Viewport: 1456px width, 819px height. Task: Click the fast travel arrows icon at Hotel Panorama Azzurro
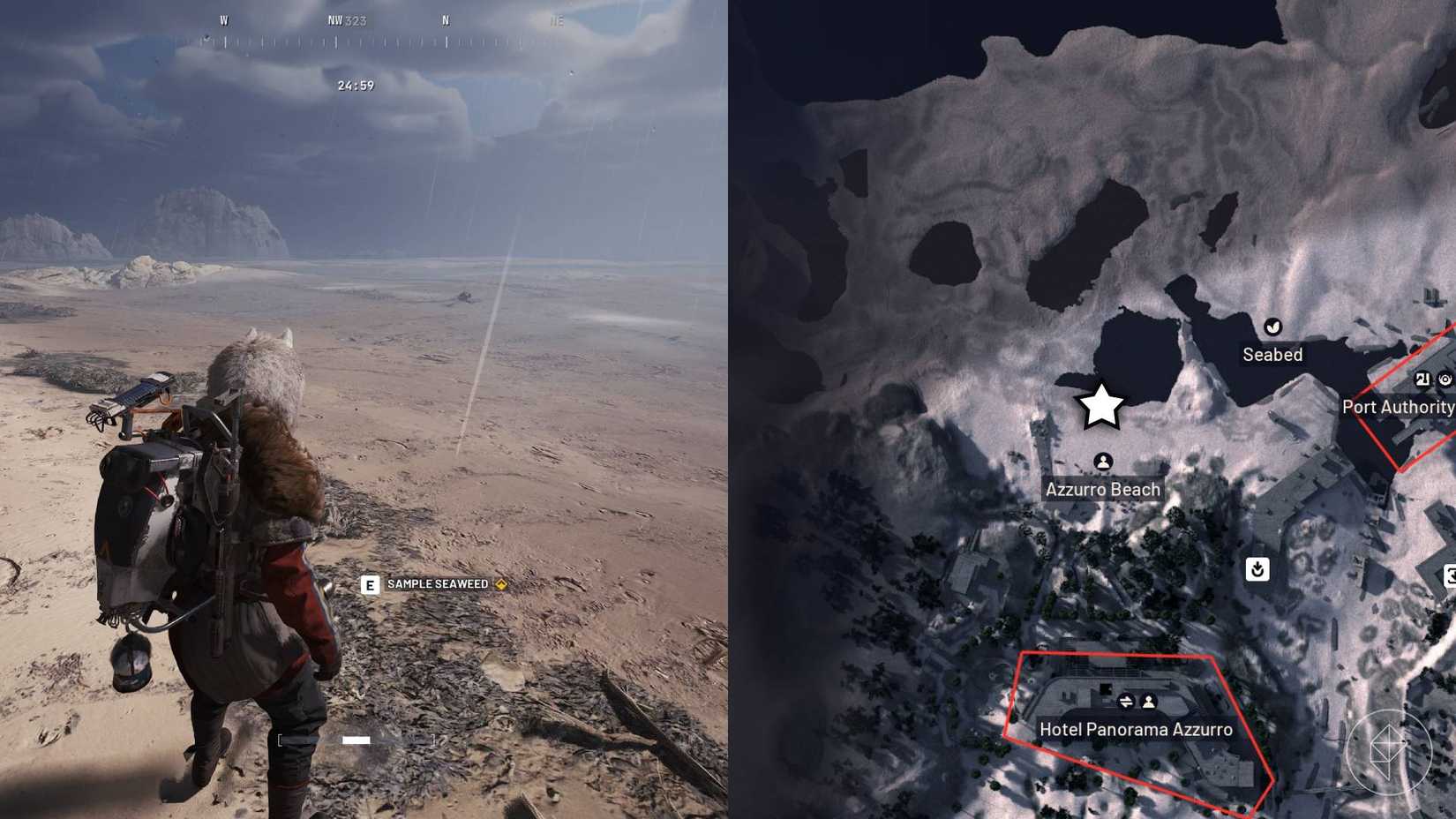(1127, 702)
